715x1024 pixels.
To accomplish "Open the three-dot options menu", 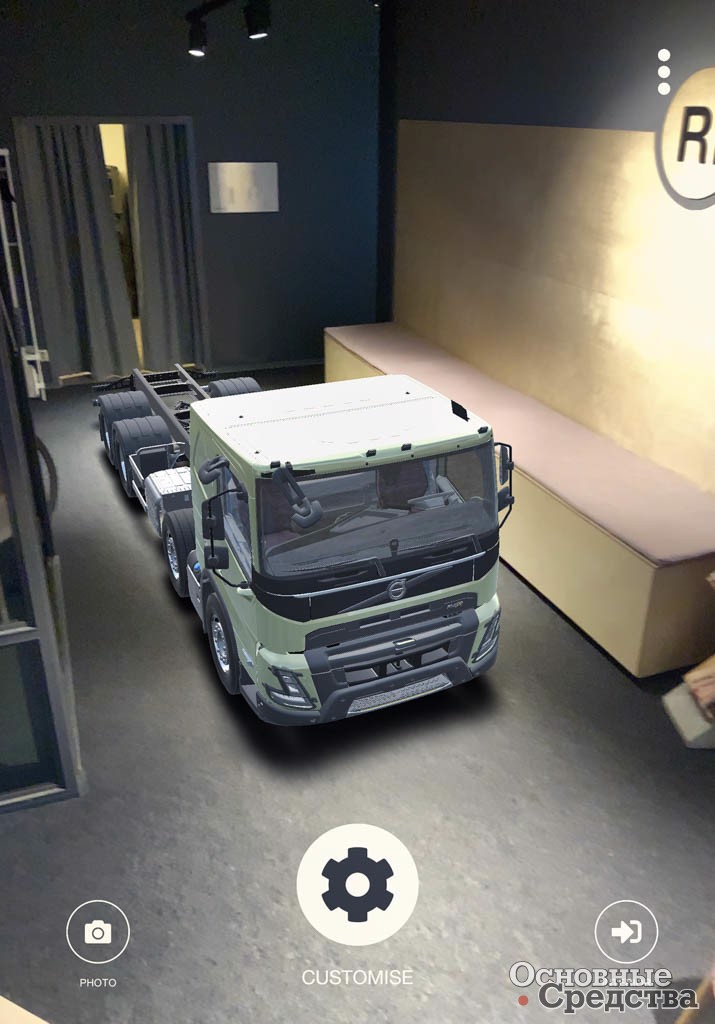I will point(664,72).
